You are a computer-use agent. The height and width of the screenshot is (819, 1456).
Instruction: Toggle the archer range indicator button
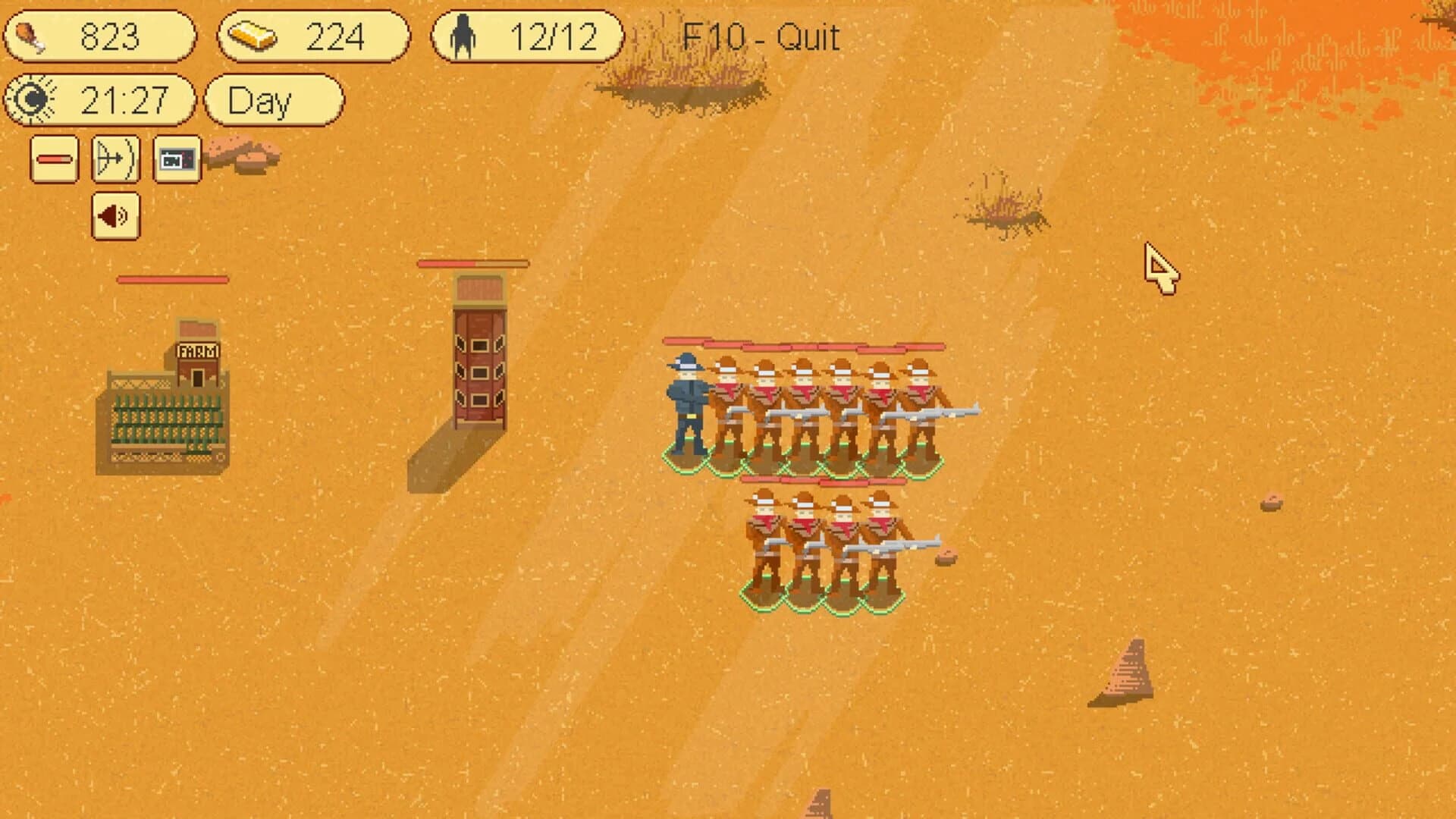click(114, 159)
